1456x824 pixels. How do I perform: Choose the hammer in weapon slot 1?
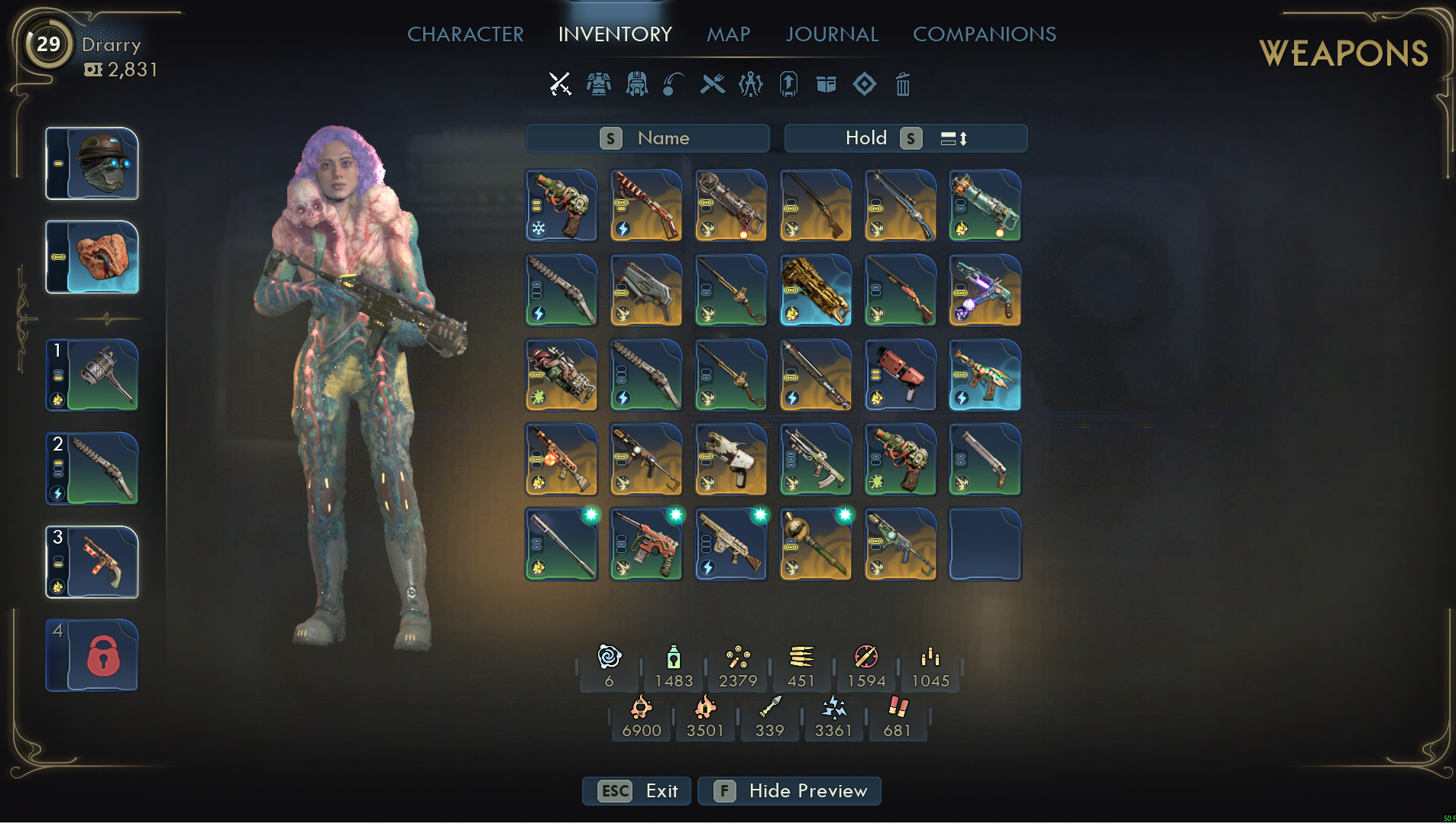point(92,375)
